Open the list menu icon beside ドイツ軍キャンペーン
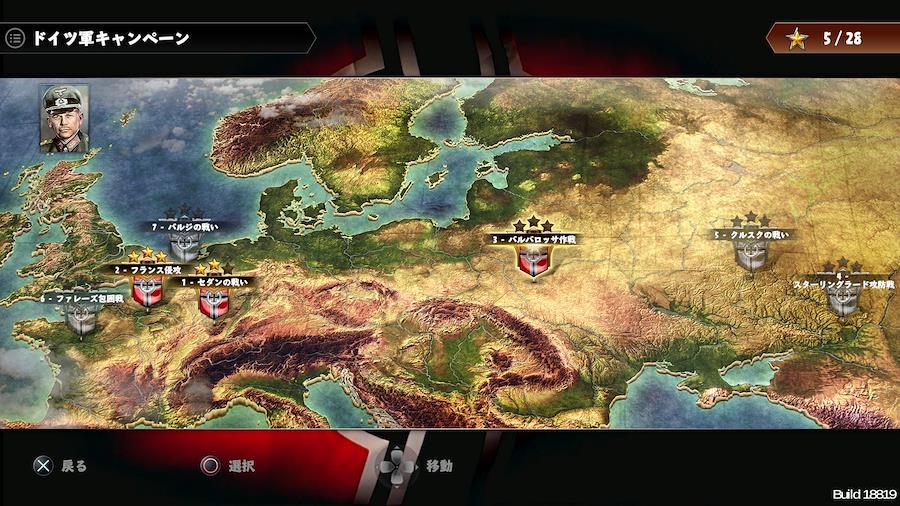The image size is (900, 506). [15, 39]
